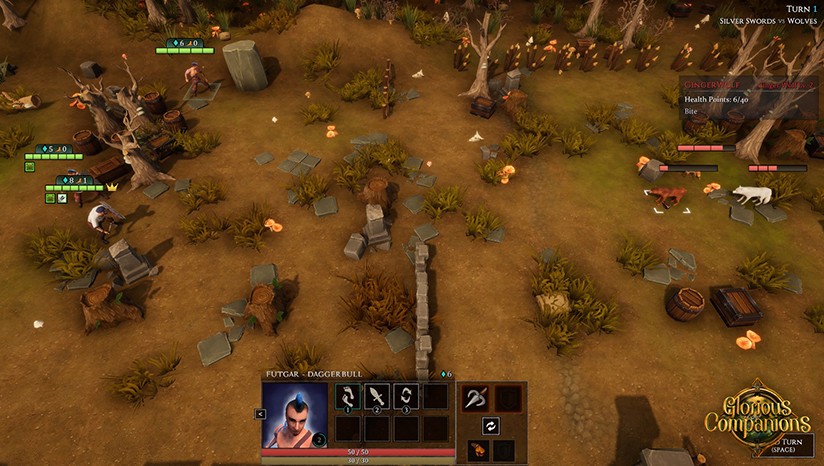824x466 pixels.
Task: Collapse the panel with the left arrow
Action: 260,414
